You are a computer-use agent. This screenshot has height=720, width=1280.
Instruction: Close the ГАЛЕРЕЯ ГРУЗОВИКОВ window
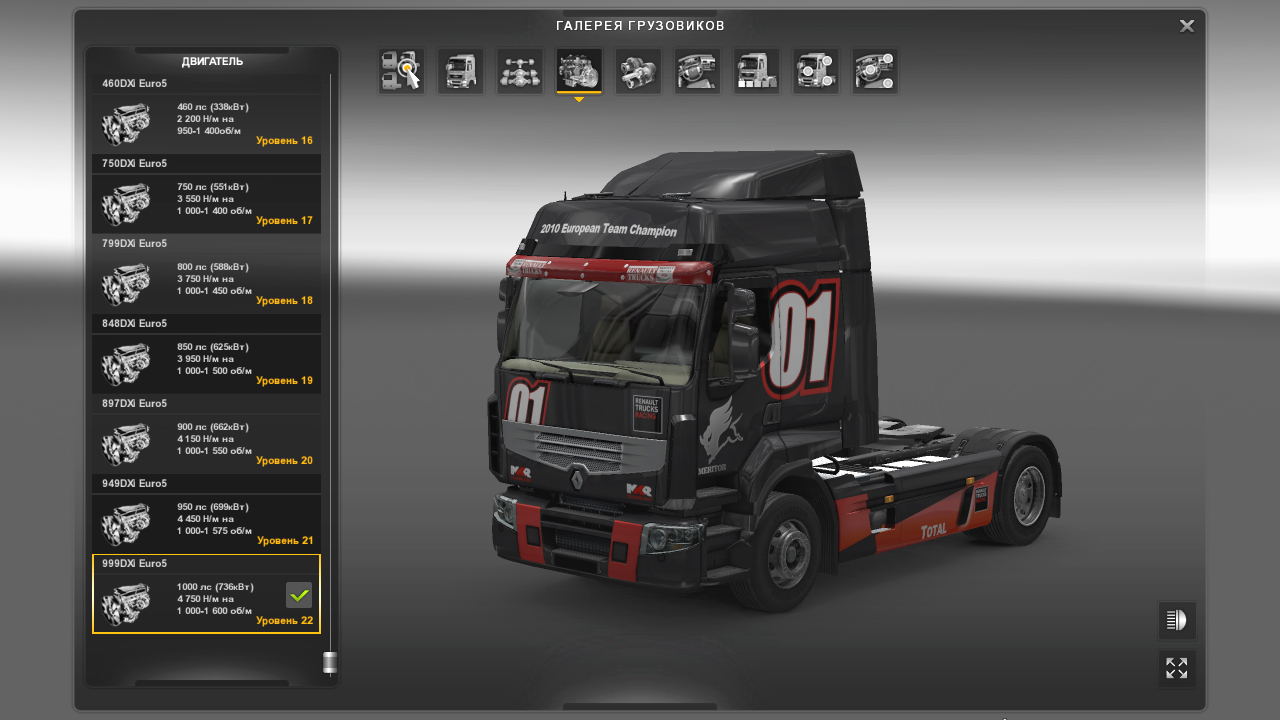click(1186, 25)
